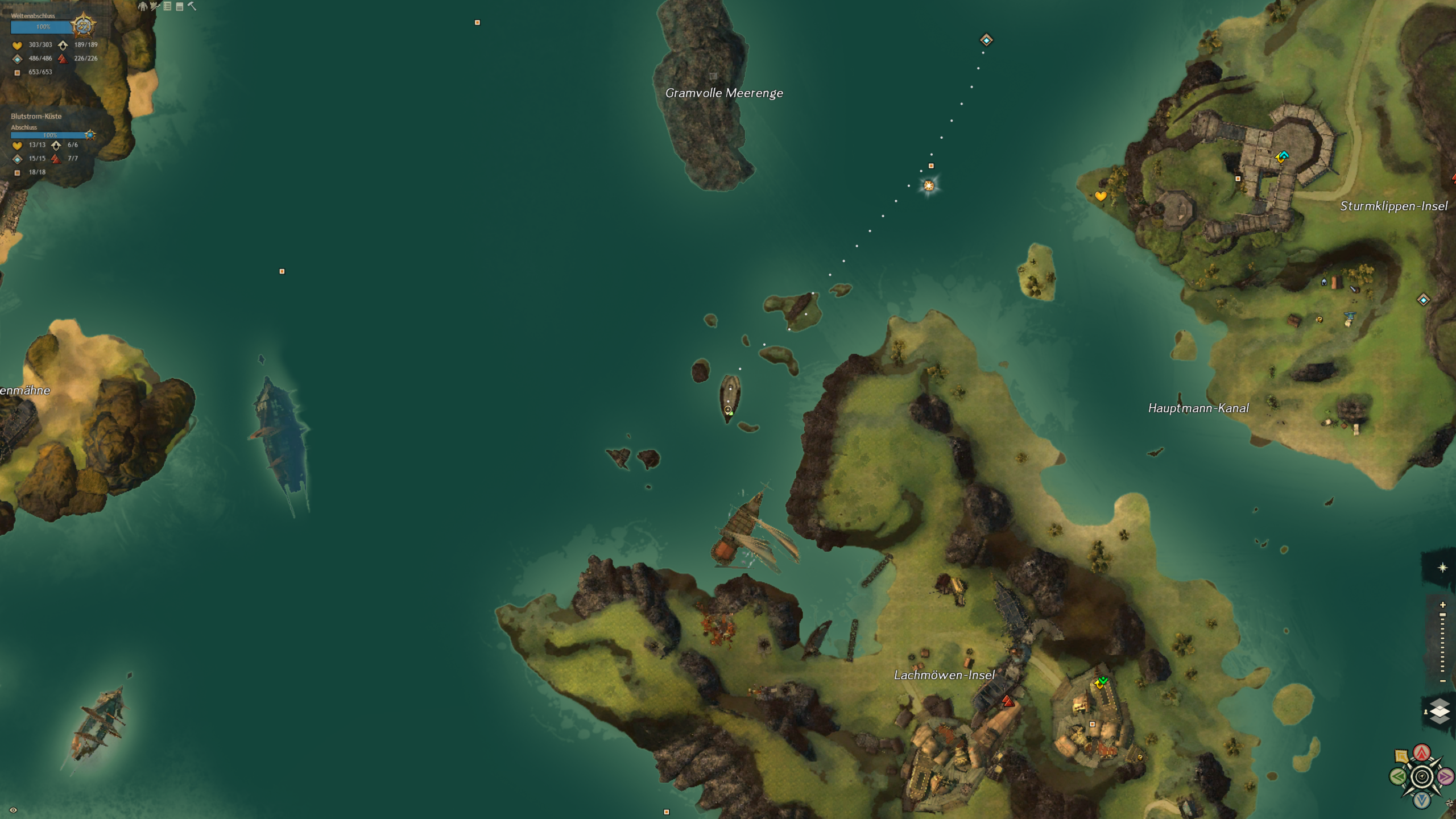Toggle the eye icon map legend
The image size is (1456, 819).
13,810
